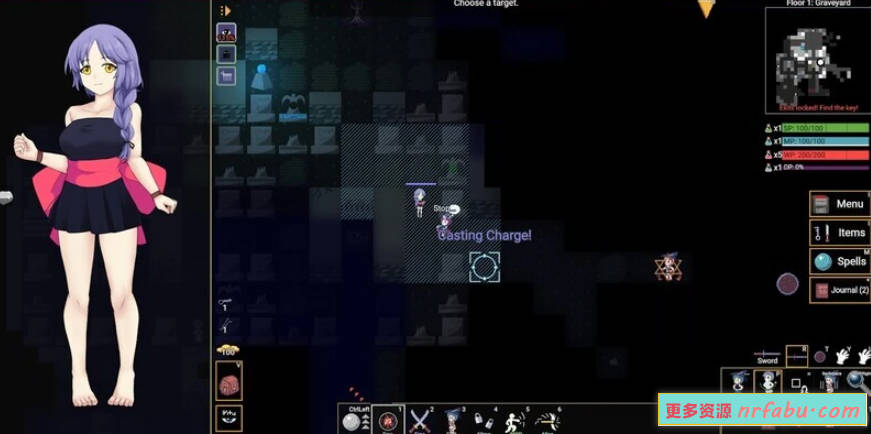The width and height of the screenshot is (871, 434).
Task: Activate the dash arrow skill in slot 6
Action: [x=545, y=420]
